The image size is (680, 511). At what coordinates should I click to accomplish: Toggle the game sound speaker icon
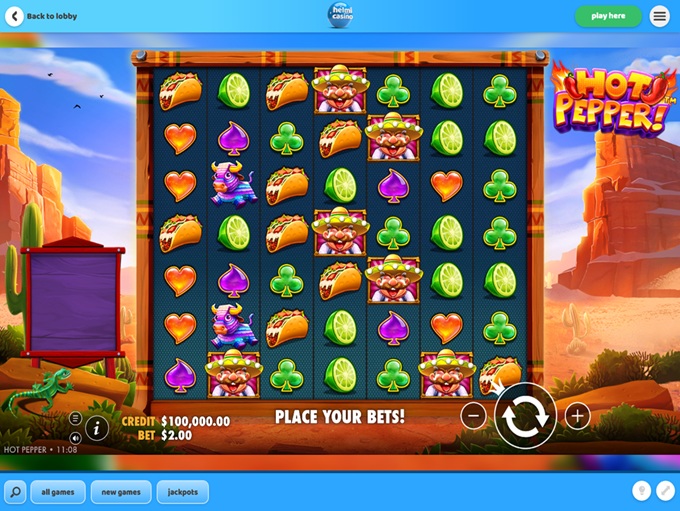pos(75,438)
